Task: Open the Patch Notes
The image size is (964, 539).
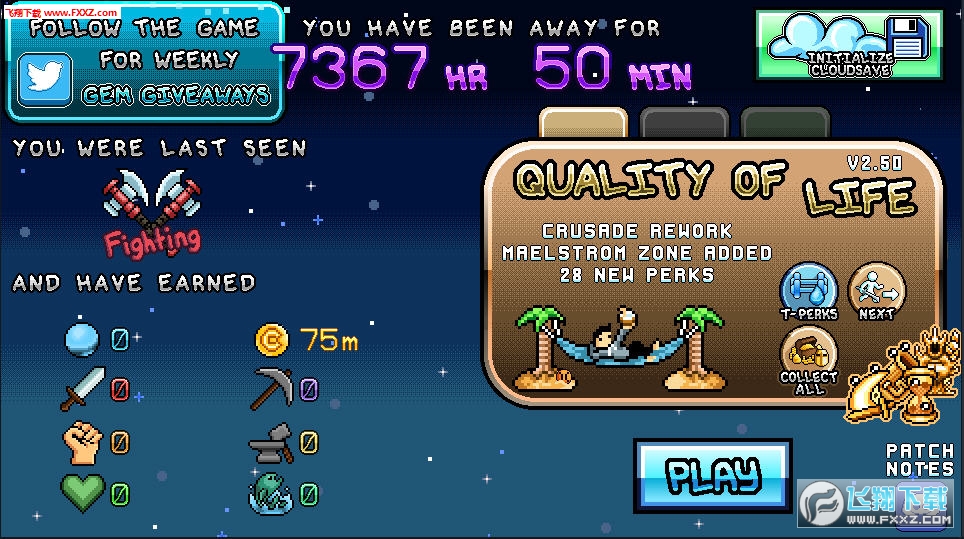Action: click(919, 460)
